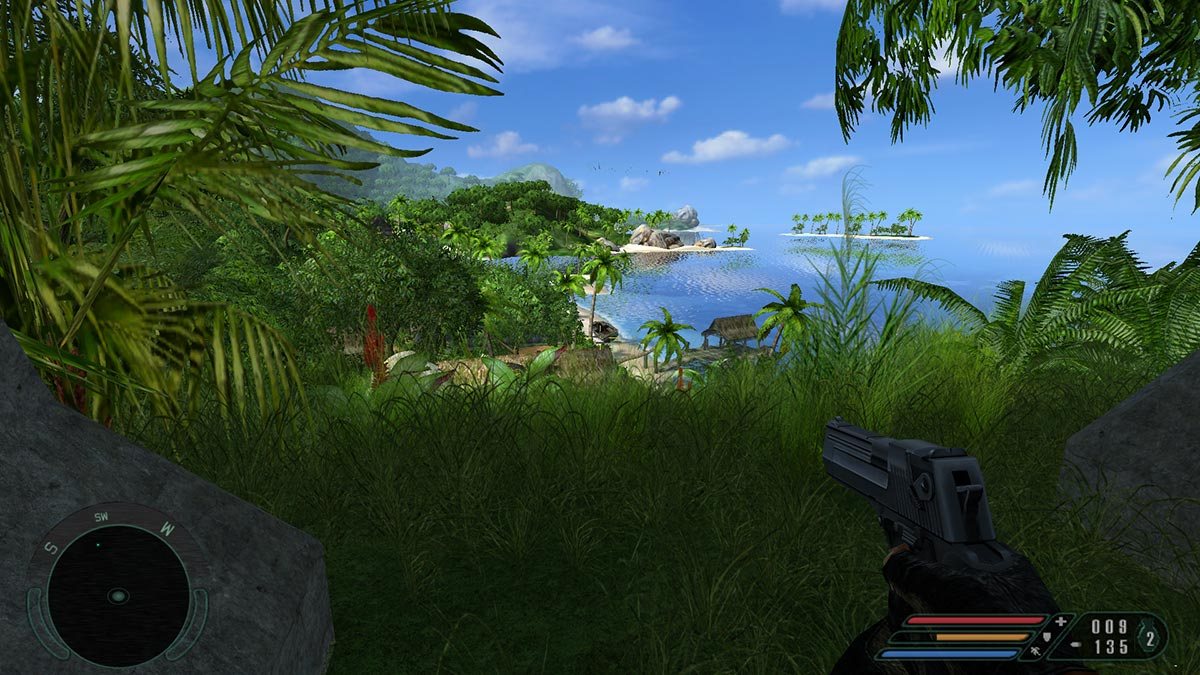Click the running figure stamina icon
1200x675 pixels.
point(1034,652)
